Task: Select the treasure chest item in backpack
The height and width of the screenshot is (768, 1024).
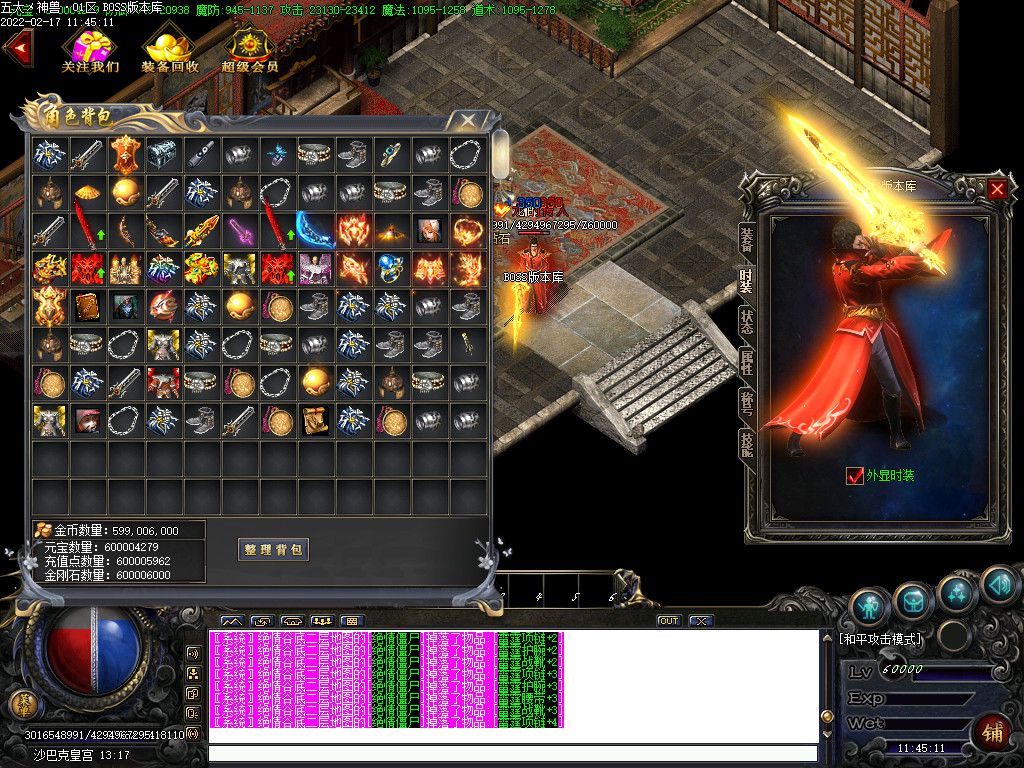Action: [x=162, y=153]
